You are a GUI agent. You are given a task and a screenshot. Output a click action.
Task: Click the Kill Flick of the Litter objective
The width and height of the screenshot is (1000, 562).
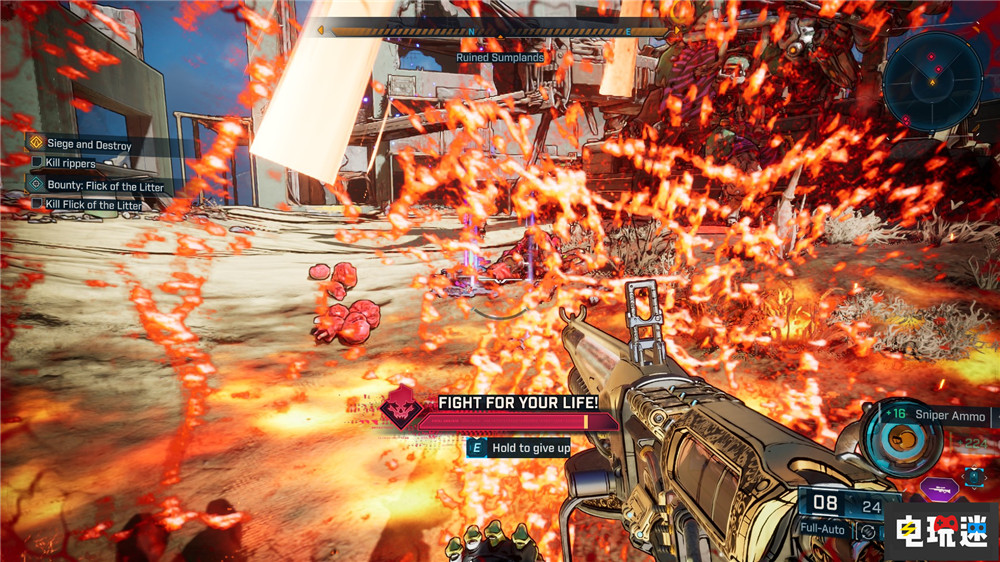point(93,205)
